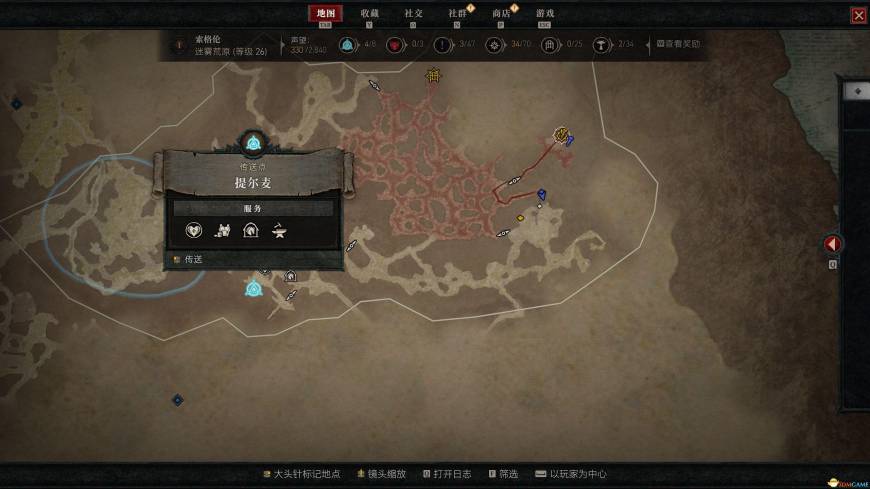
Task: Collapse the side panel with the red arrow
Action: (832, 244)
